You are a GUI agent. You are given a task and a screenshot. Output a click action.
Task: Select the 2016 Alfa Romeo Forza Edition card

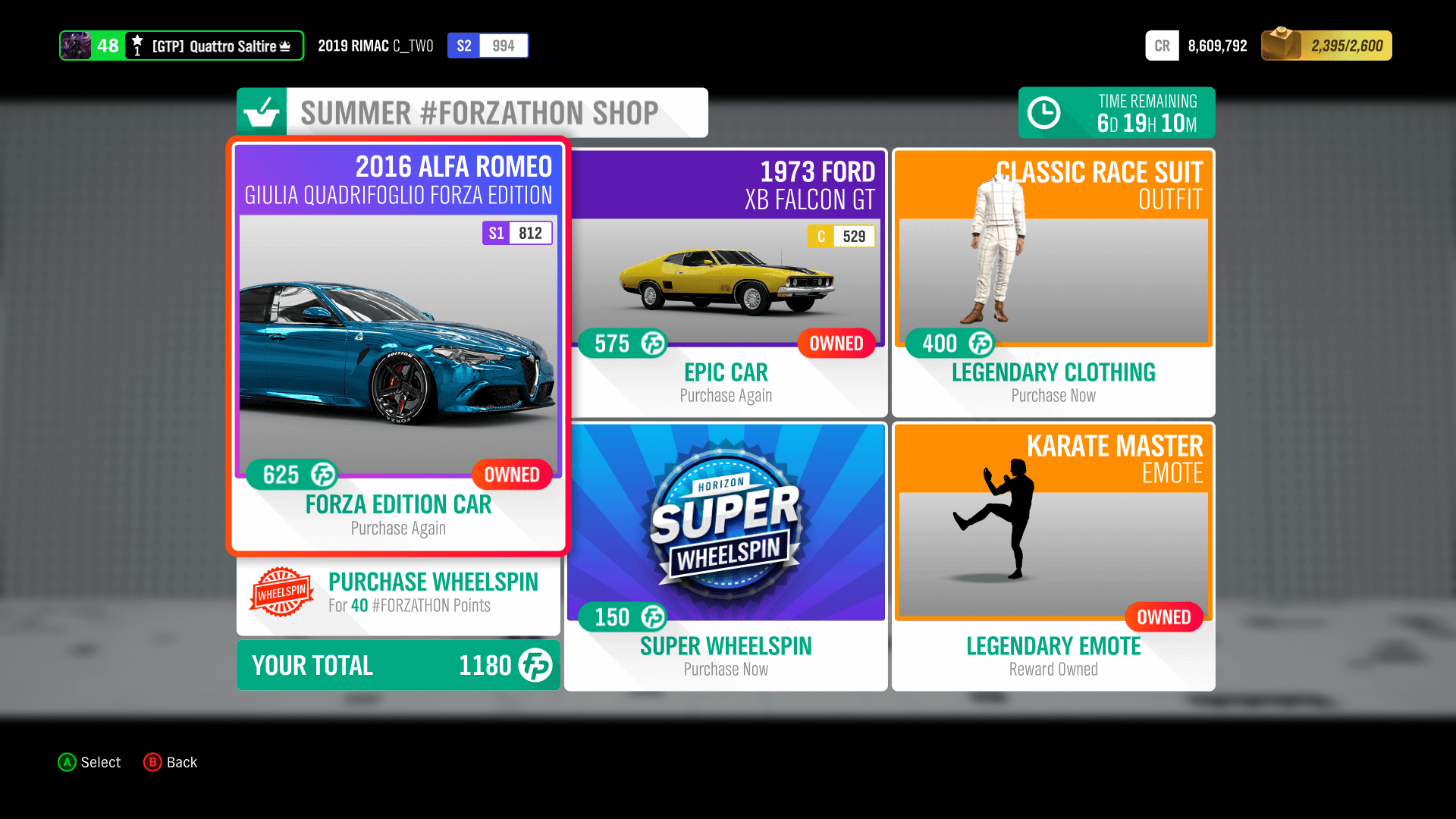397,341
